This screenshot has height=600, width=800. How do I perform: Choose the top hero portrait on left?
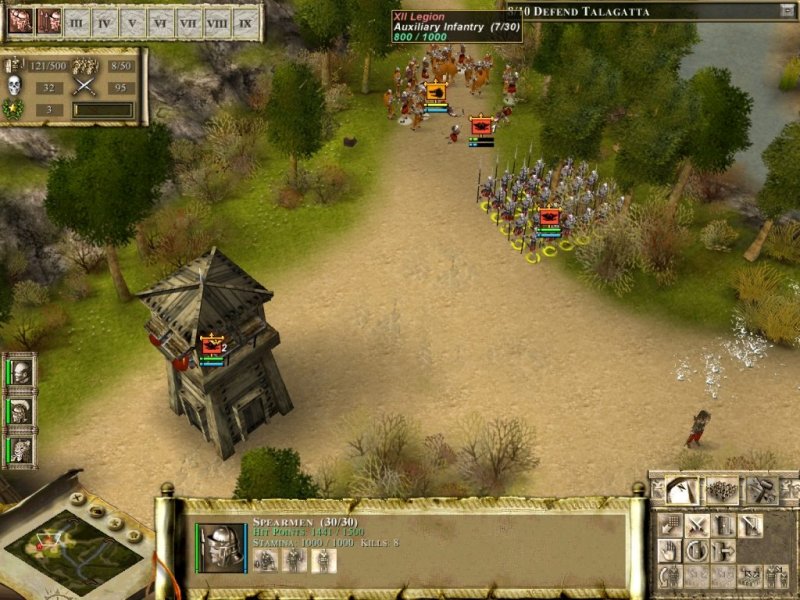click(21, 373)
